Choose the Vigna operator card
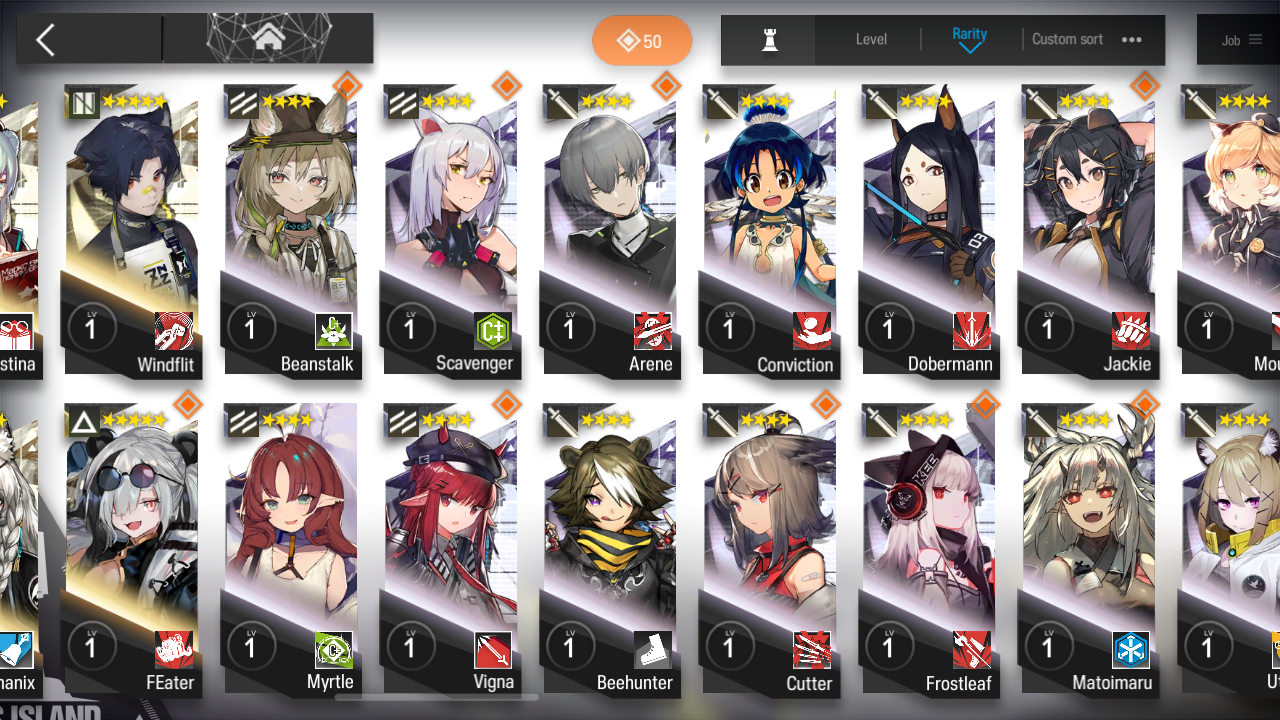The height and width of the screenshot is (720, 1280). [451, 548]
